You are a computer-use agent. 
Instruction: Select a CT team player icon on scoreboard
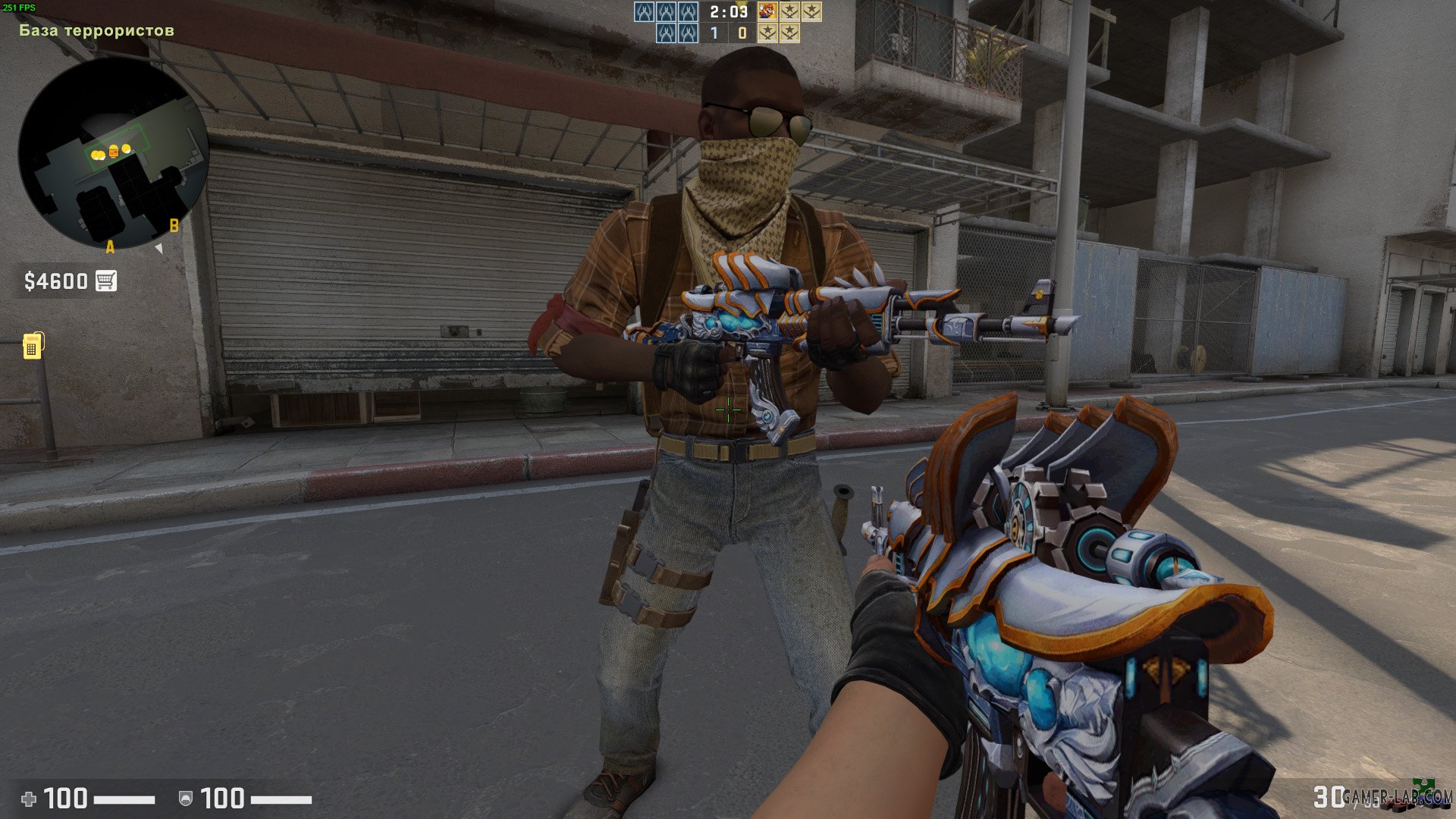click(645, 11)
